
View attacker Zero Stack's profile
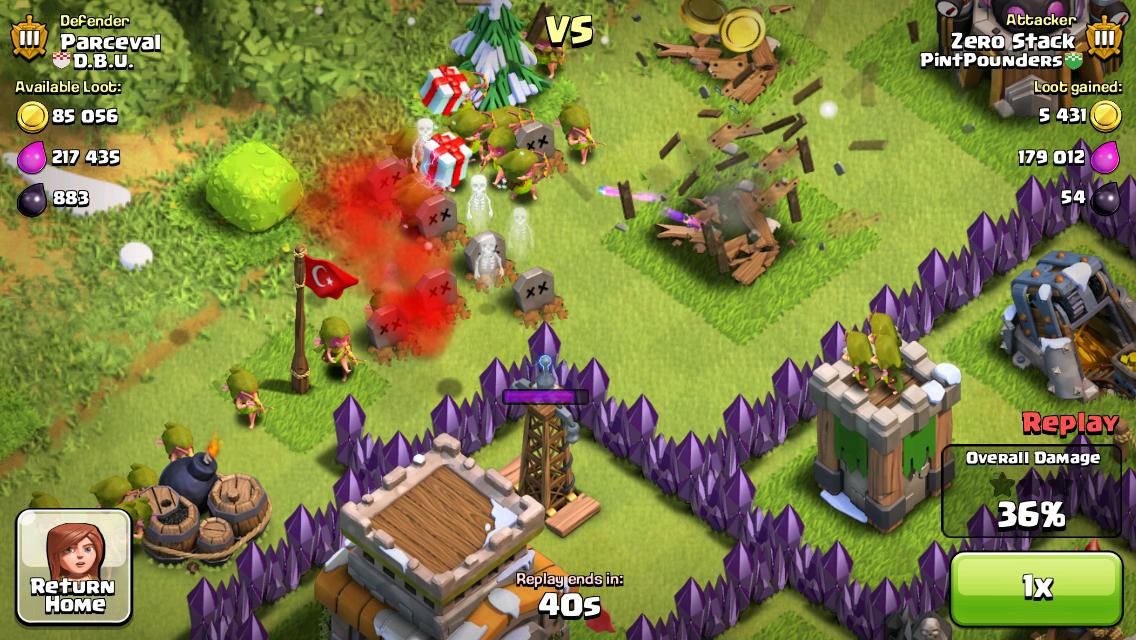[1012, 41]
